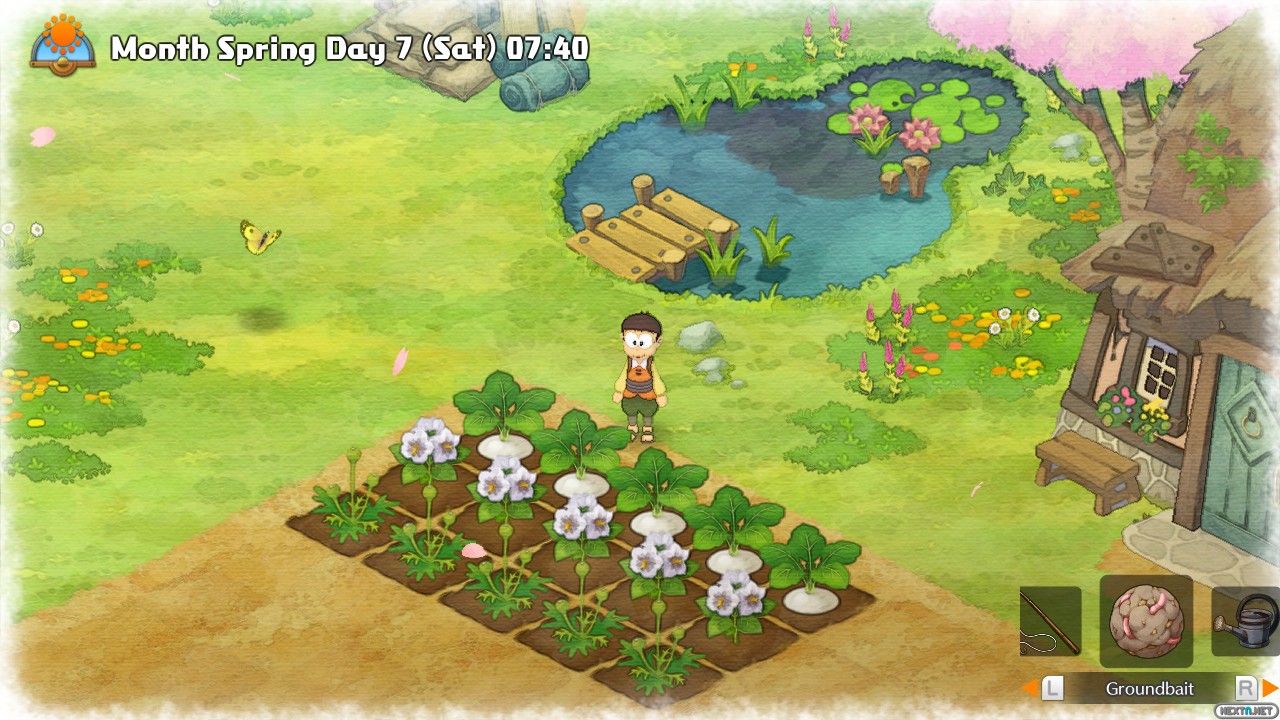This screenshot has width=1280, height=720.
Task: Choose the fishing rod tool slot
Action: coord(1050,621)
